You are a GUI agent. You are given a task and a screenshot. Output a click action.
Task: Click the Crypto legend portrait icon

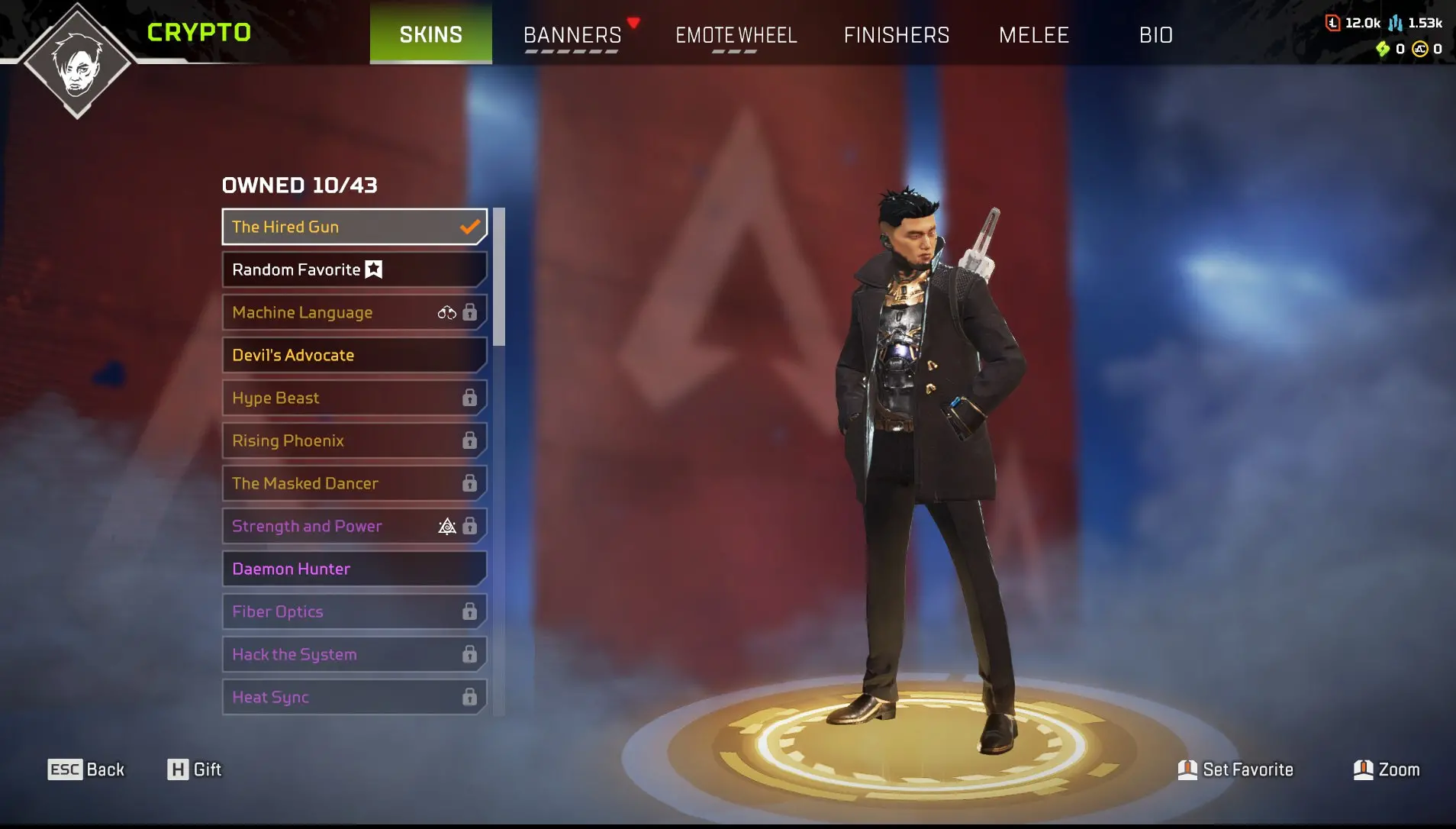[x=77, y=63]
